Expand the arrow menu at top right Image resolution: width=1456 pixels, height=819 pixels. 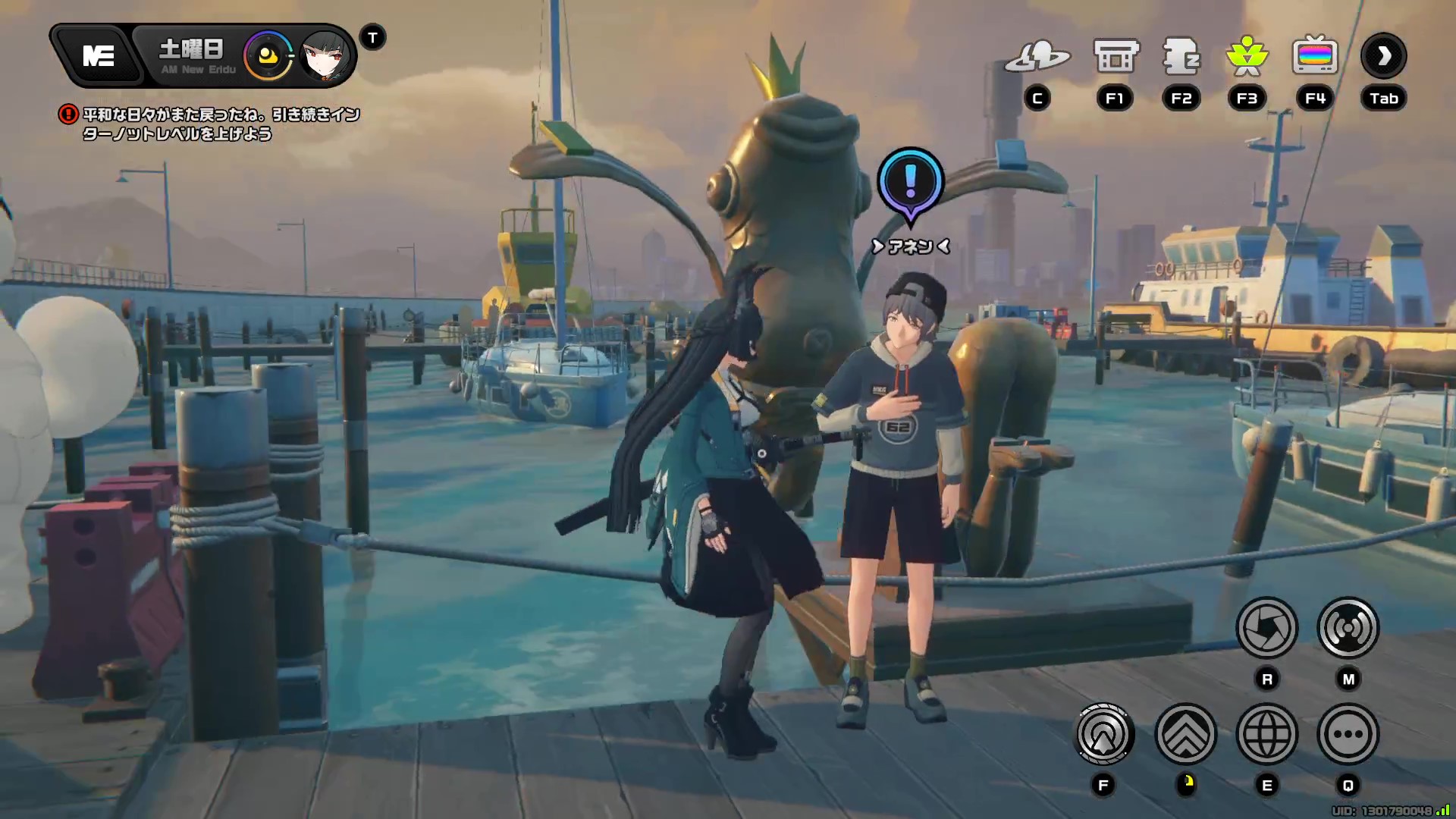(x=1383, y=56)
